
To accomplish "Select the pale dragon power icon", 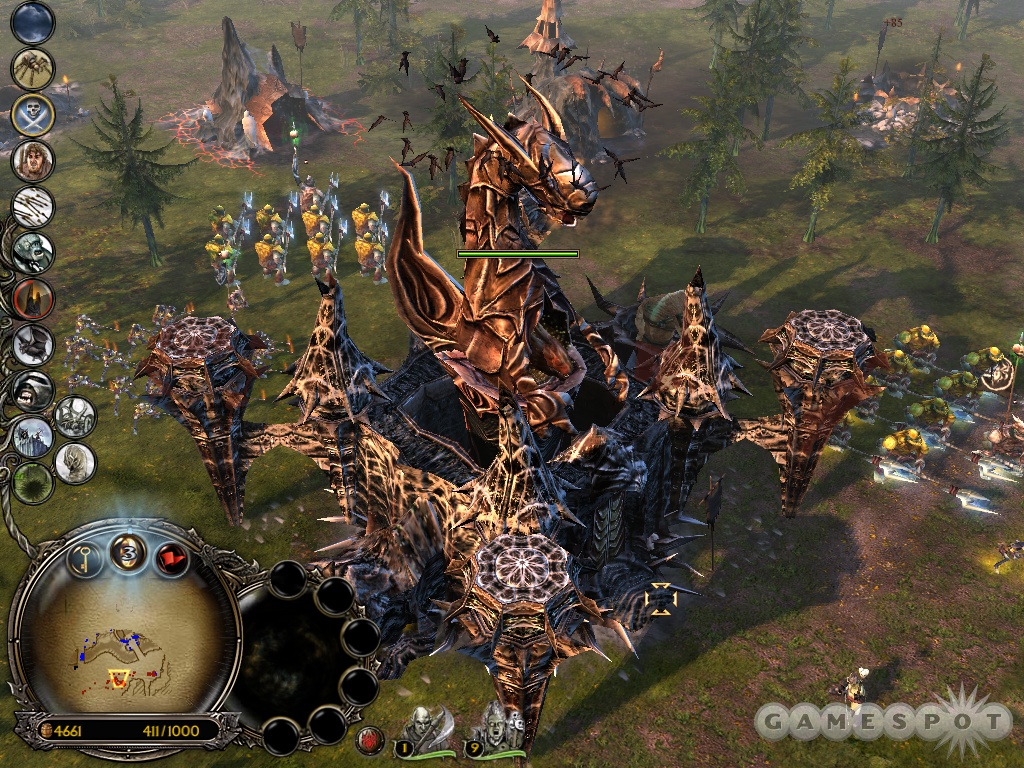I will [x=76, y=462].
